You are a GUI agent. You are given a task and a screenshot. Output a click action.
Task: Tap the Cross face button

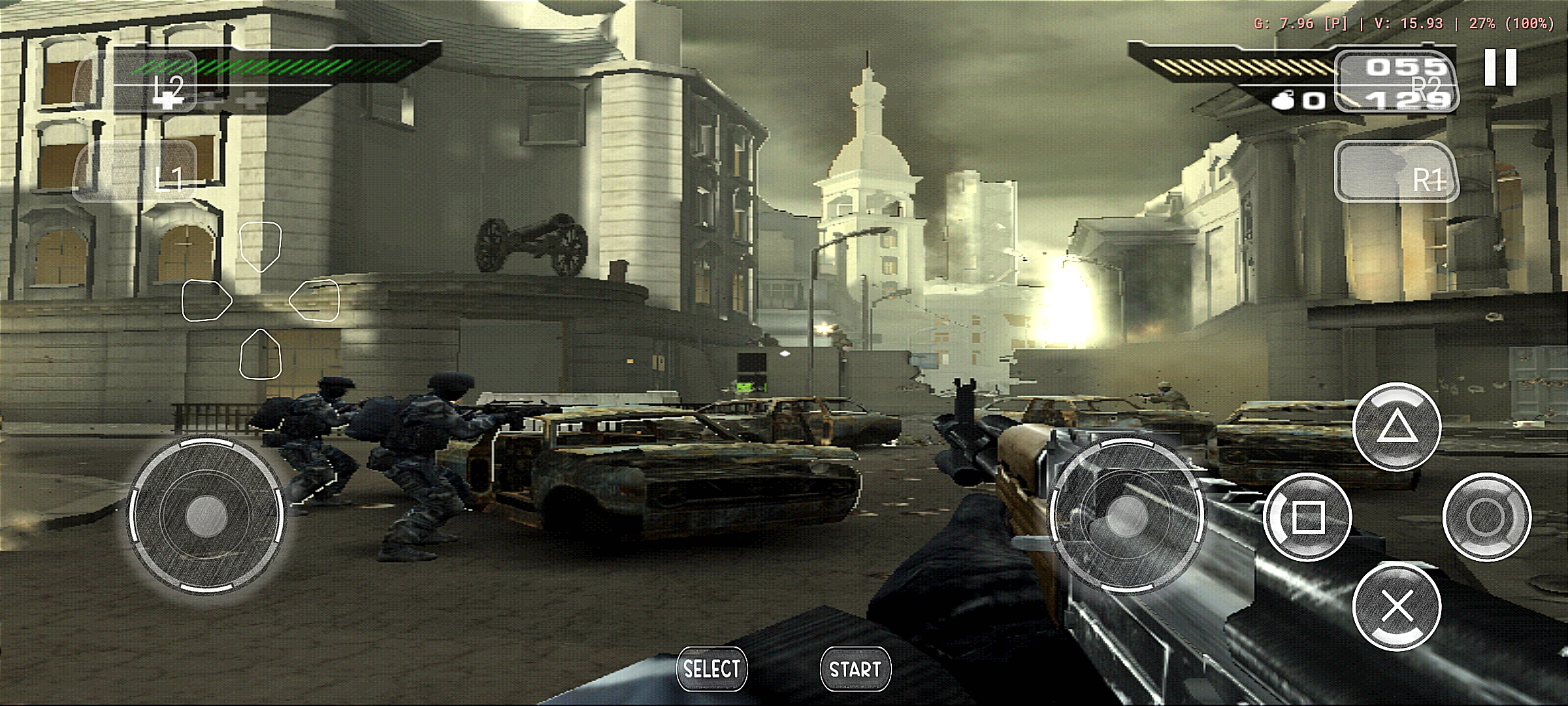tap(1397, 607)
